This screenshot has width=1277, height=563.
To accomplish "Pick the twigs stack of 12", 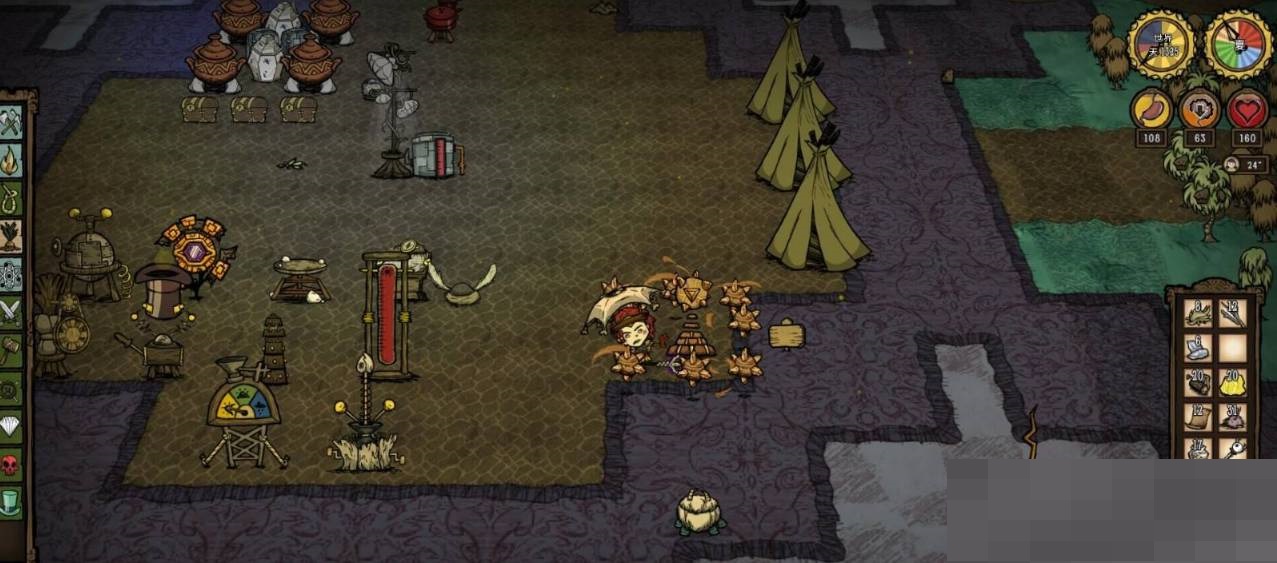I will tap(1232, 314).
